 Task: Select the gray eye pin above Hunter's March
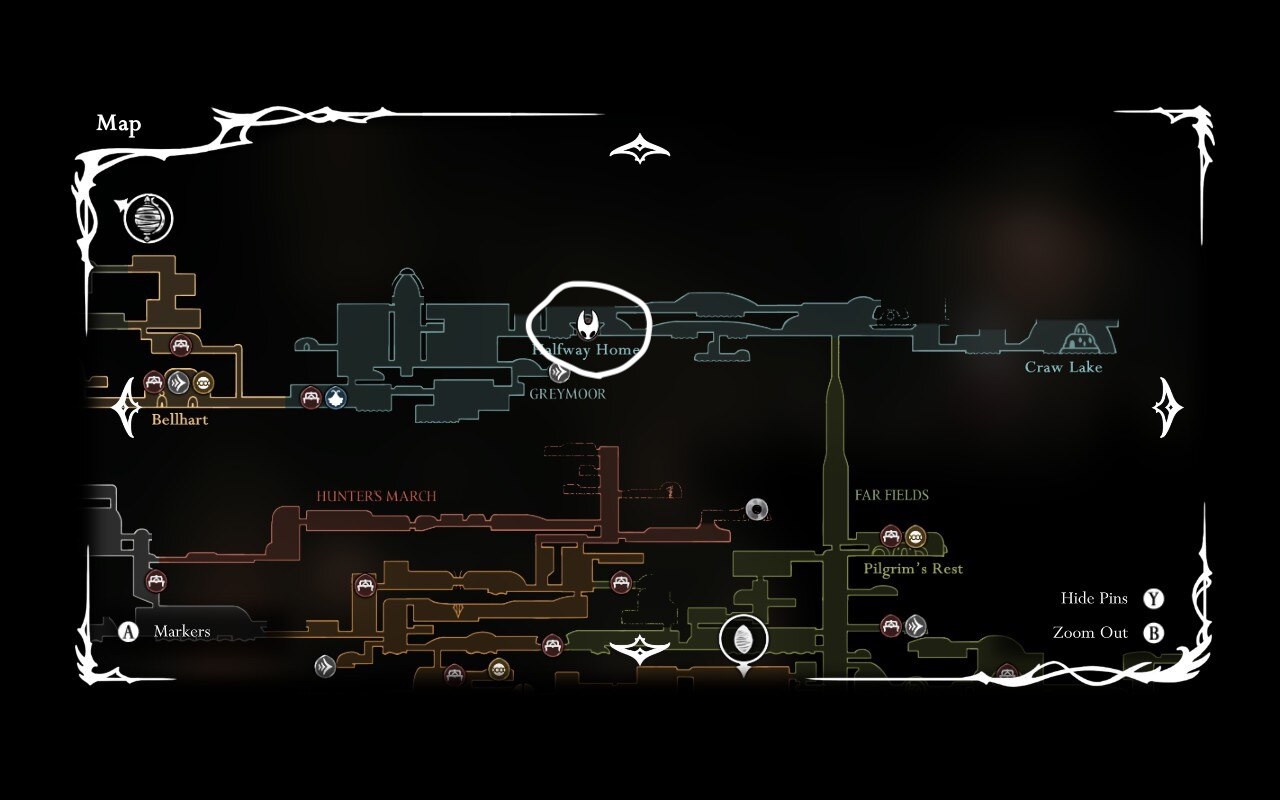758,509
